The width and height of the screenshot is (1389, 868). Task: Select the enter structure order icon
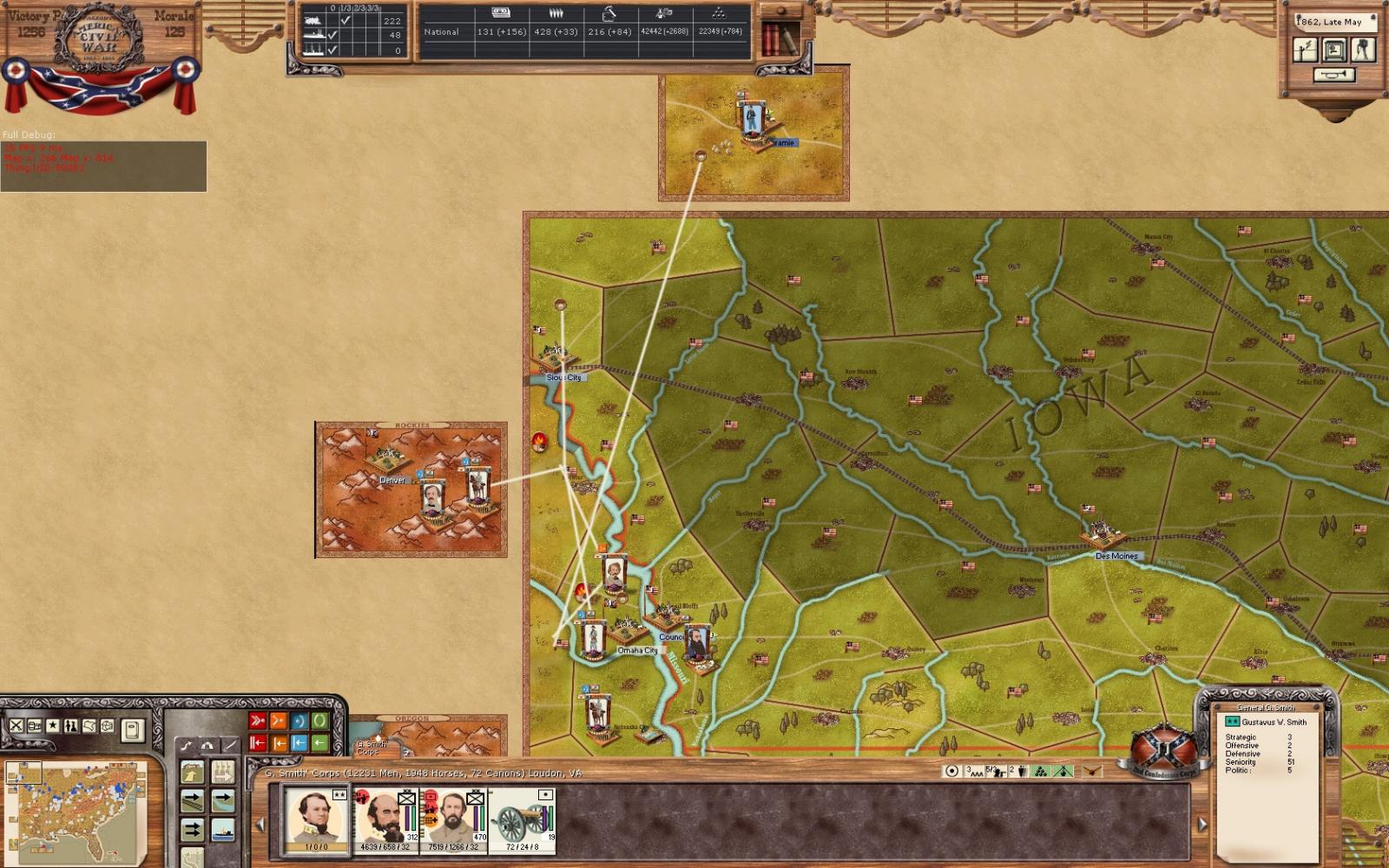tap(192, 772)
